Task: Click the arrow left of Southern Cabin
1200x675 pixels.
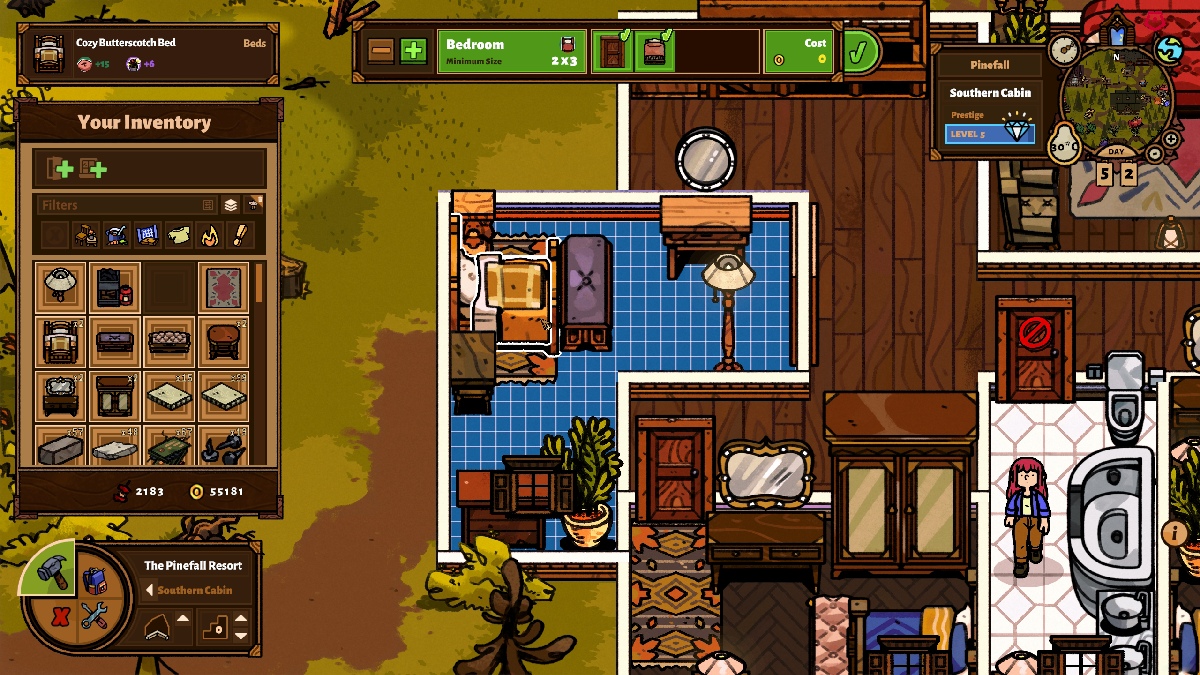Action: pos(150,590)
